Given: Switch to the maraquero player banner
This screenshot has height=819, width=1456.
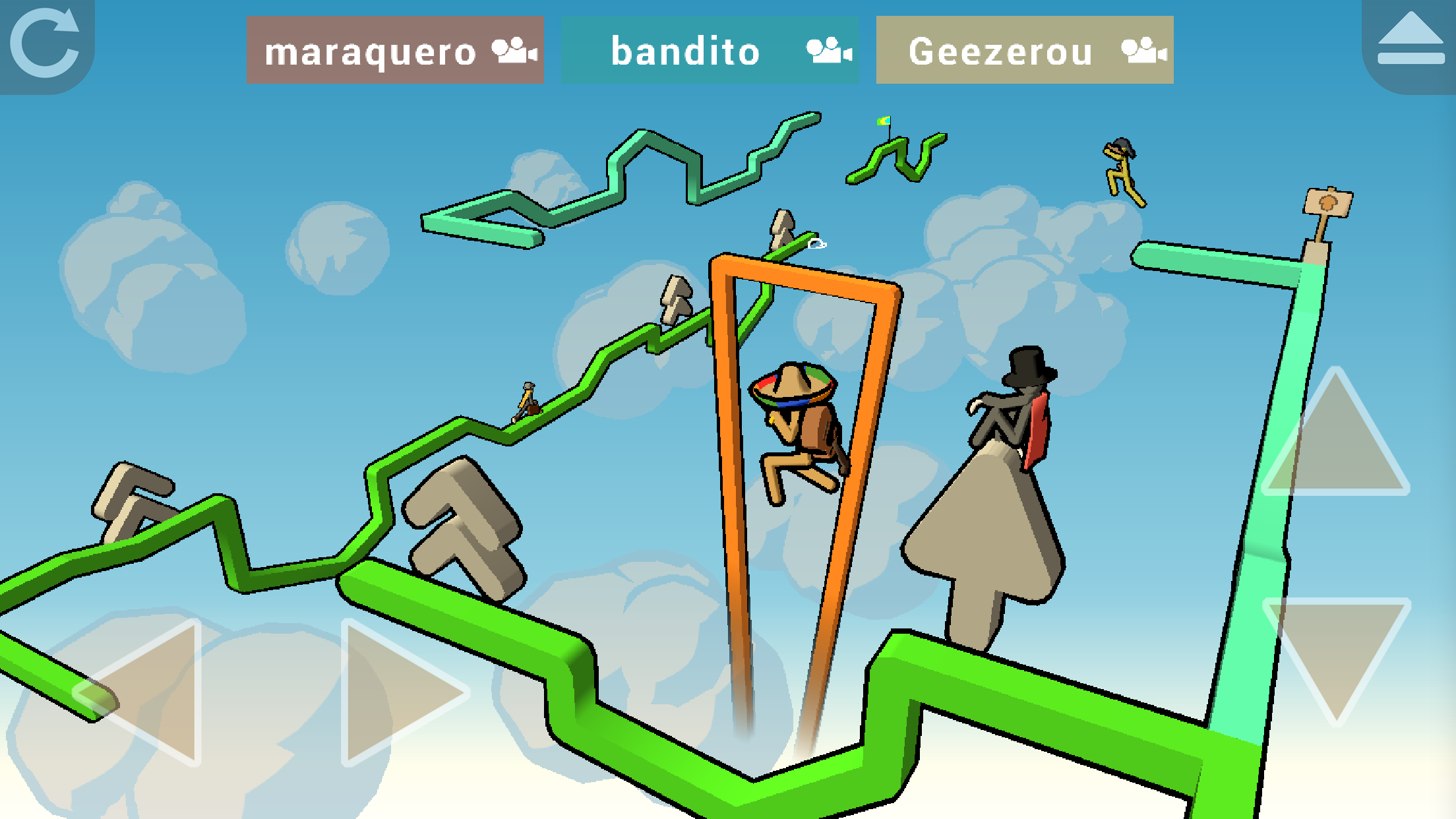Looking at the screenshot, I should [x=369, y=53].
